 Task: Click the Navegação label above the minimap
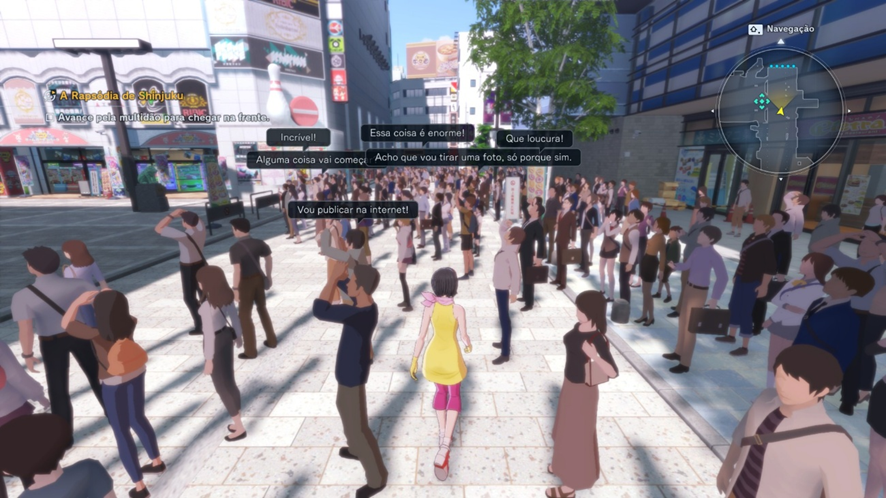(789, 29)
